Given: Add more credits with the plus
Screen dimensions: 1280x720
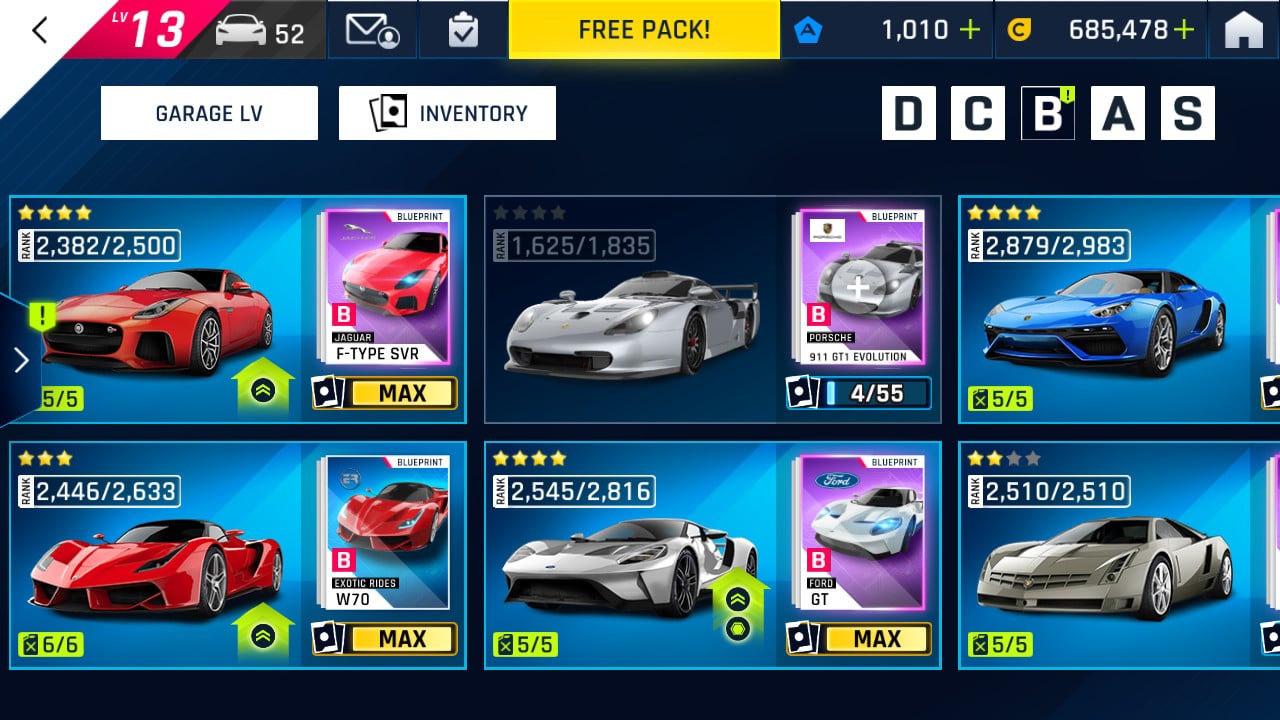Looking at the screenshot, I should click(x=1184, y=30).
